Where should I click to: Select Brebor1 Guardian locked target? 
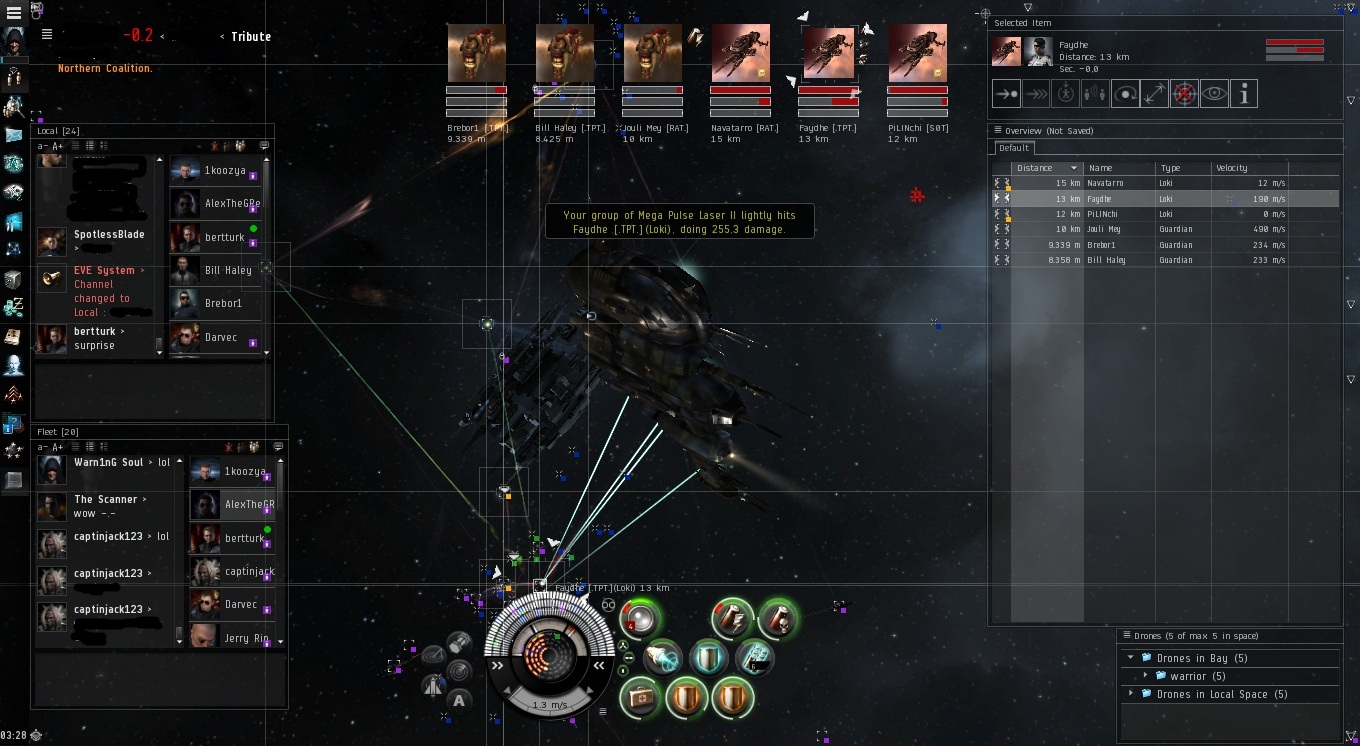477,54
